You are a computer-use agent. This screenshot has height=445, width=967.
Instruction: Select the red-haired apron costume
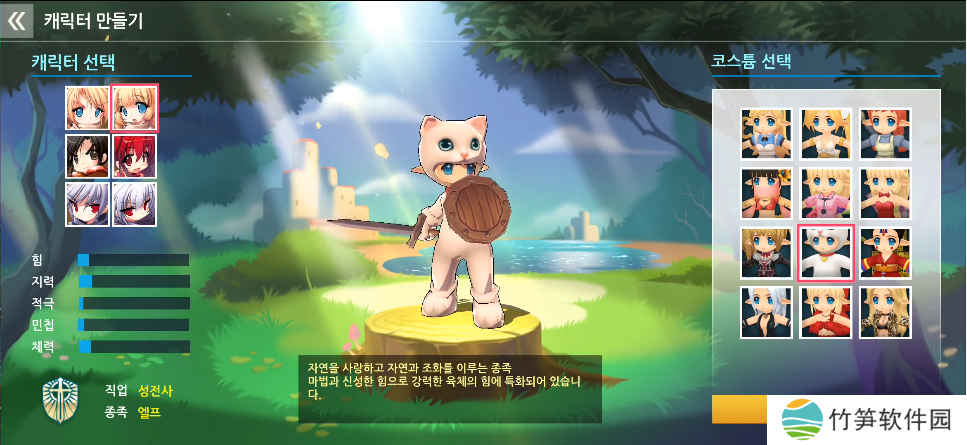click(885, 134)
